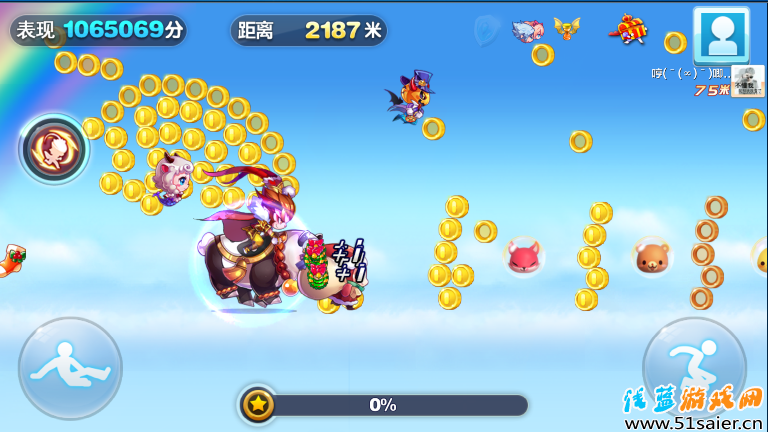Tap the jump action button
Viewport: 768px width, 432px height.
[x=694, y=366]
